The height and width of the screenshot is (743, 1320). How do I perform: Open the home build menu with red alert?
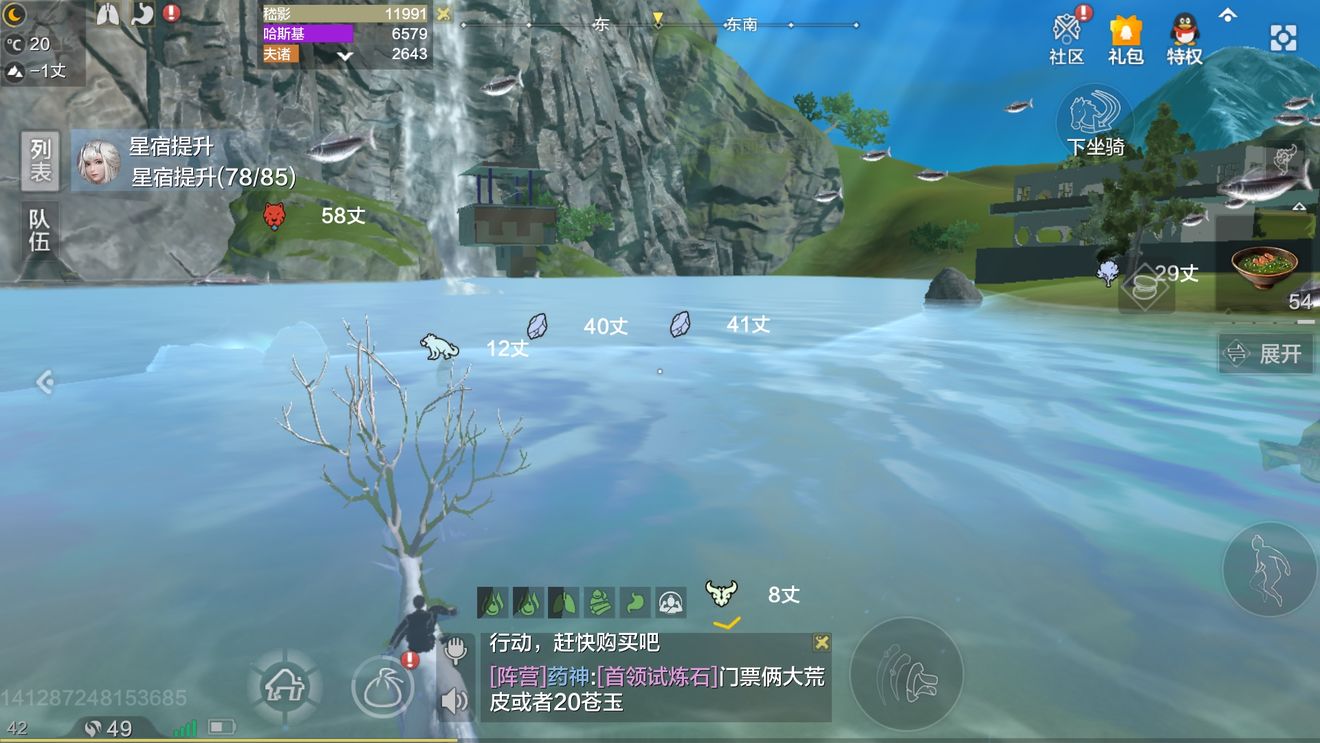click(287, 685)
